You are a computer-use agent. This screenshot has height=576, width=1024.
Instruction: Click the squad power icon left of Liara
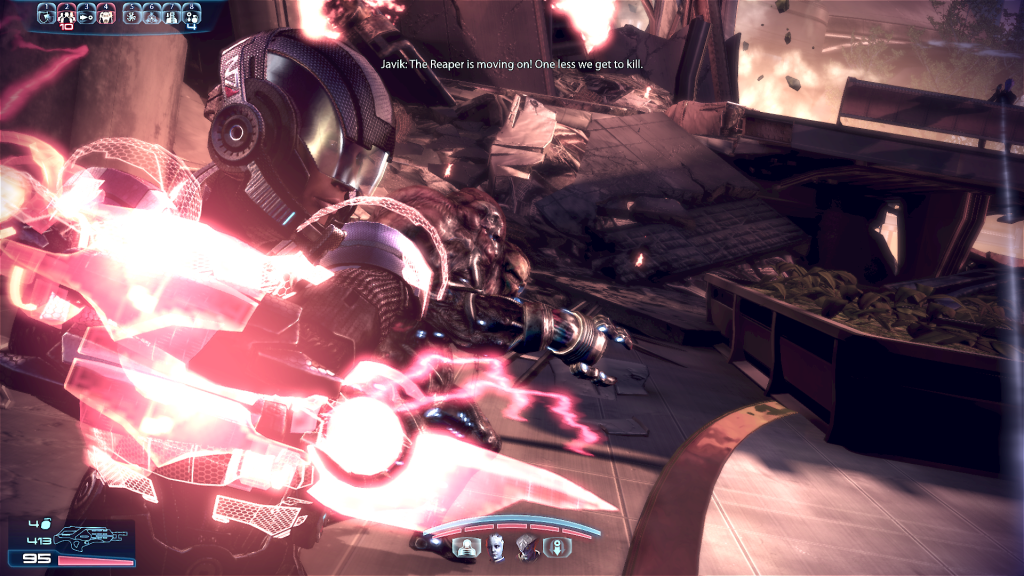(x=466, y=546)
